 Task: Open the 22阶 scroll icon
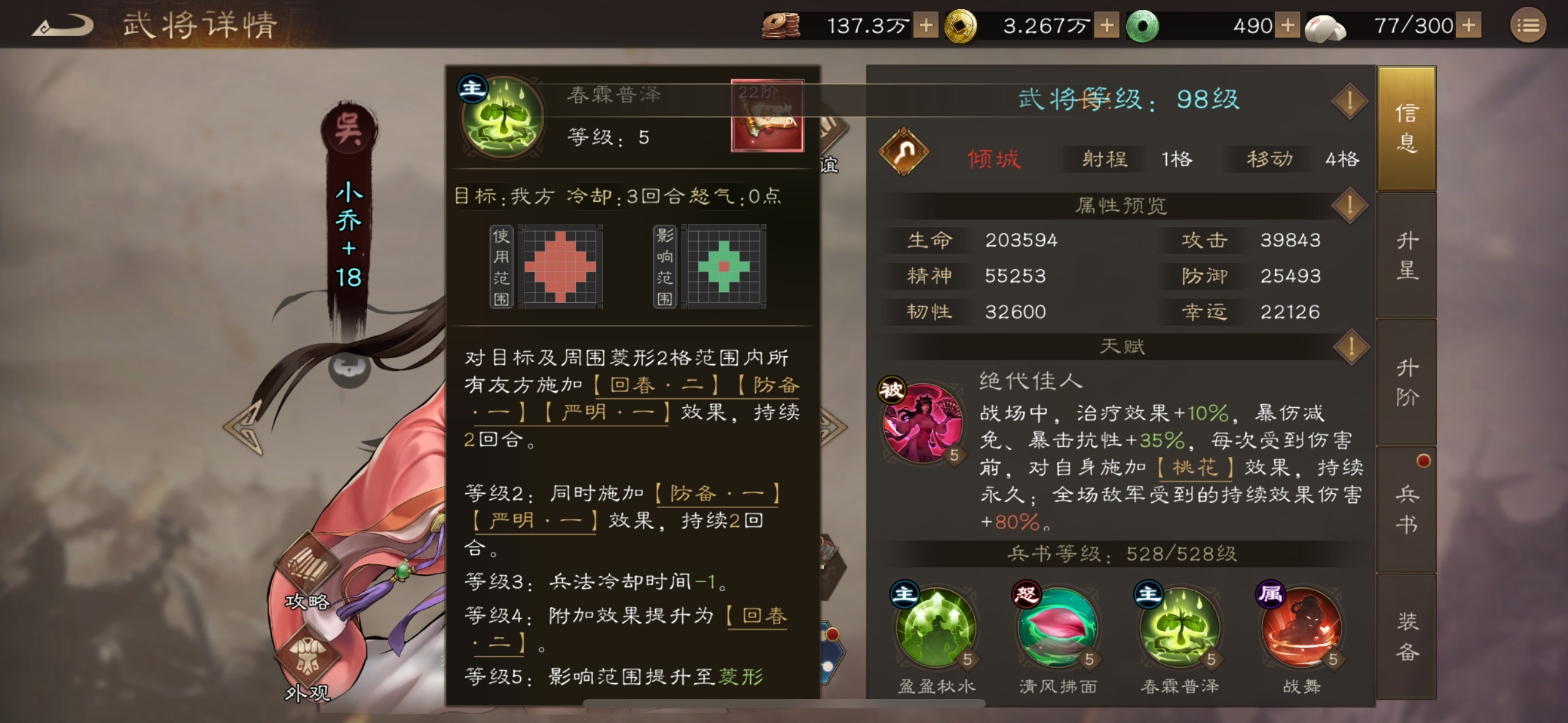point(768,117)
